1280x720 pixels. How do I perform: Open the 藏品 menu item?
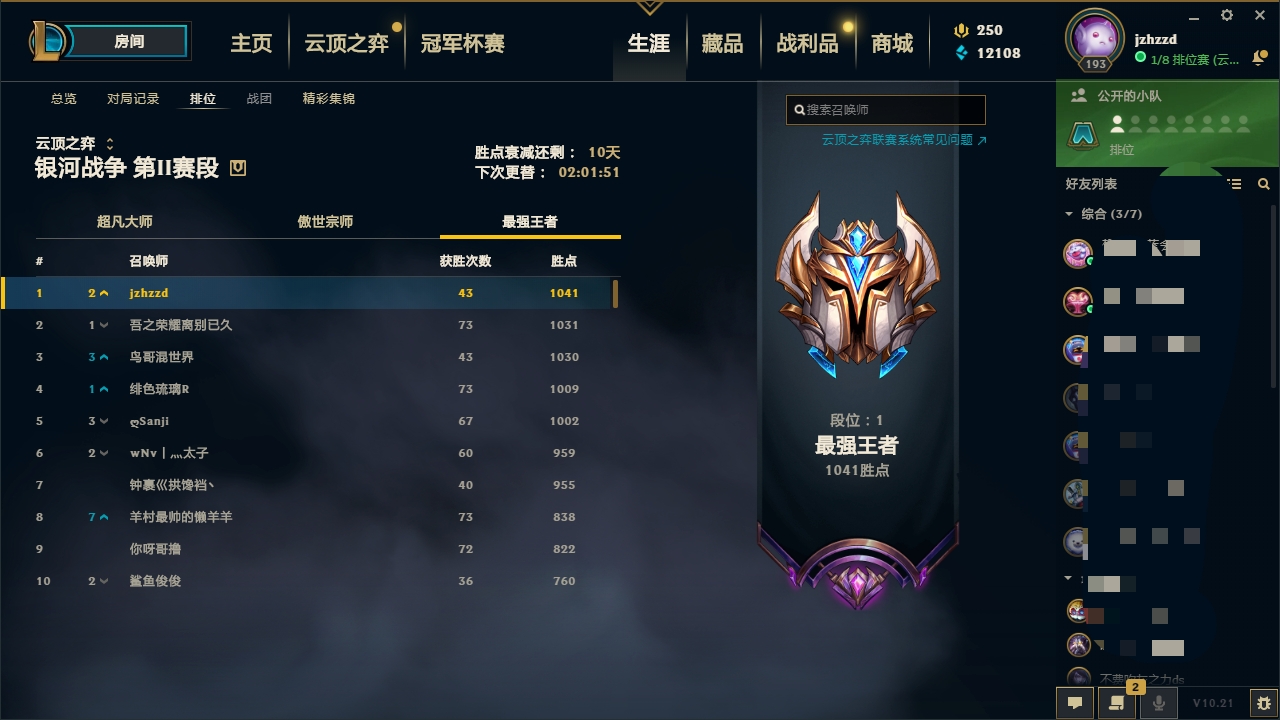[724, 43]
